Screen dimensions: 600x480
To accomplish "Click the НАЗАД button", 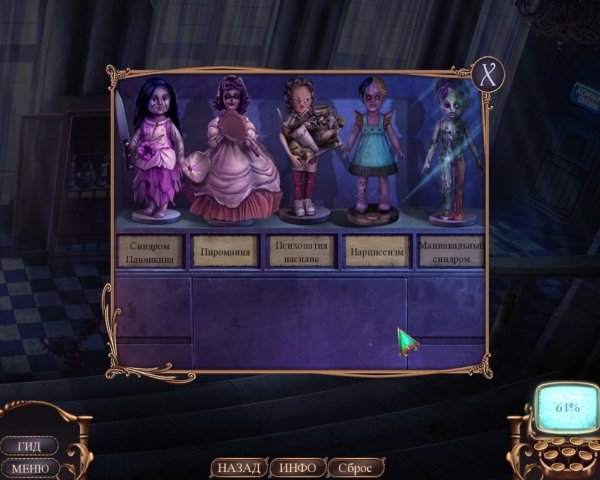I will coord(238,467).
